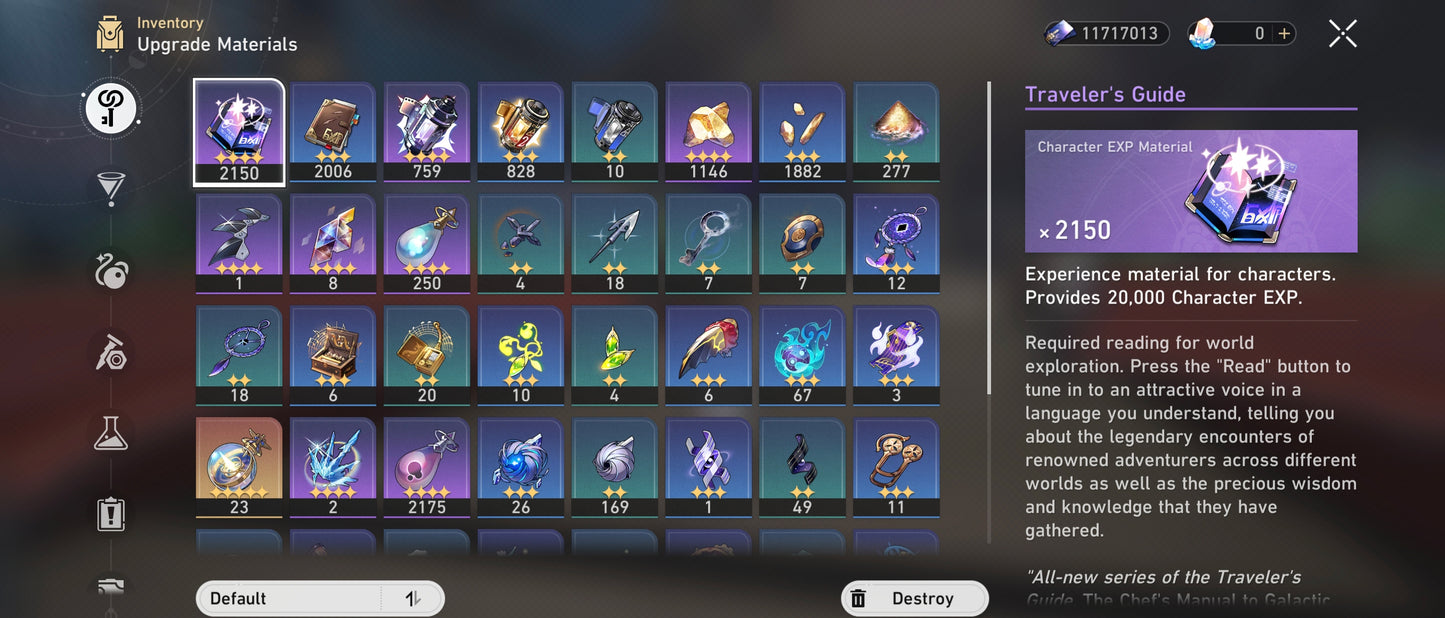The image size is (1445, 618).
Task: Toggle the sort order arrows button
Action: click(412, 598)
